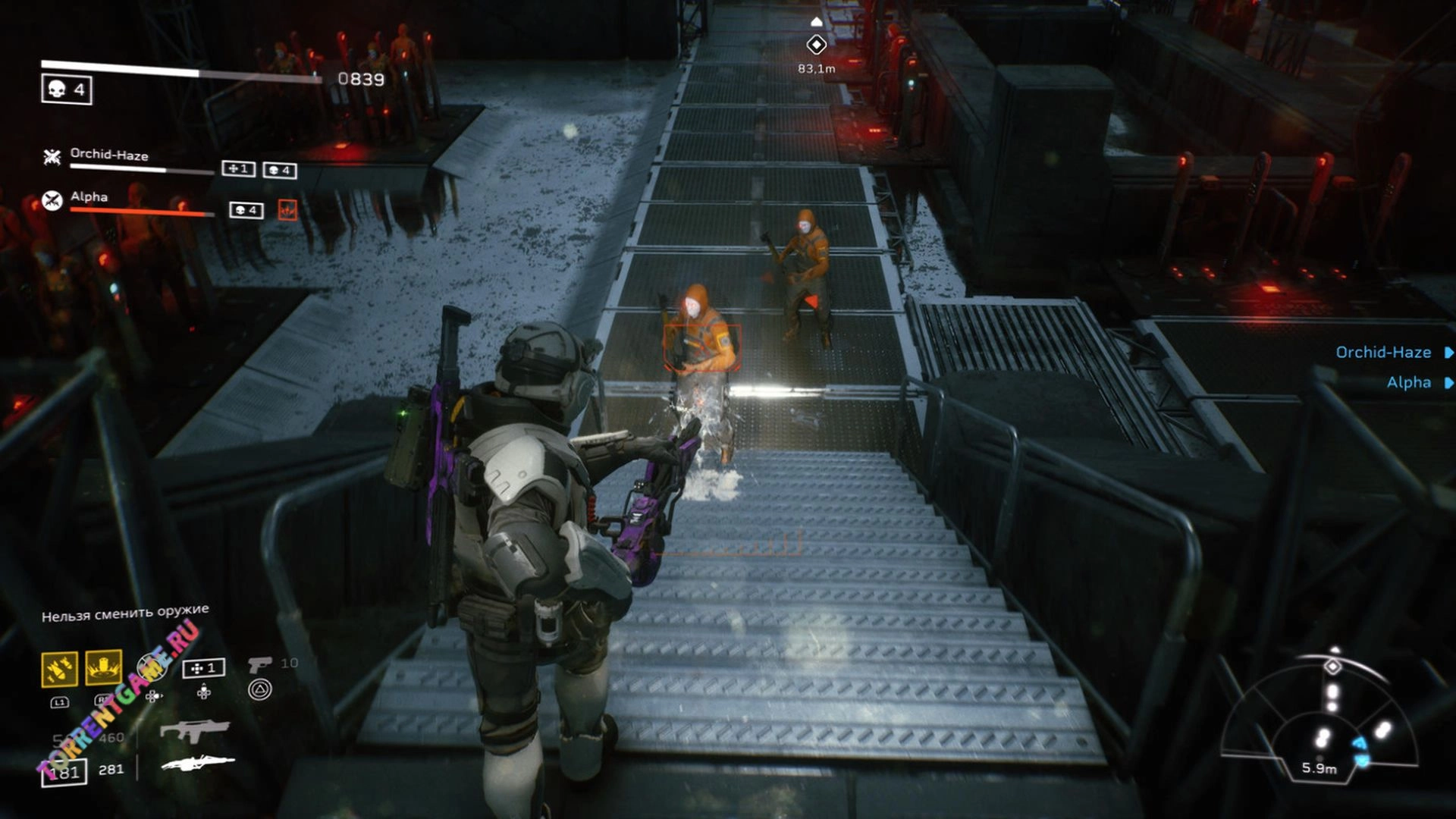The height and width of the screenshot is (819, 1456).
Task: Select the Alpha teammate entry
Action: point(89,197)
